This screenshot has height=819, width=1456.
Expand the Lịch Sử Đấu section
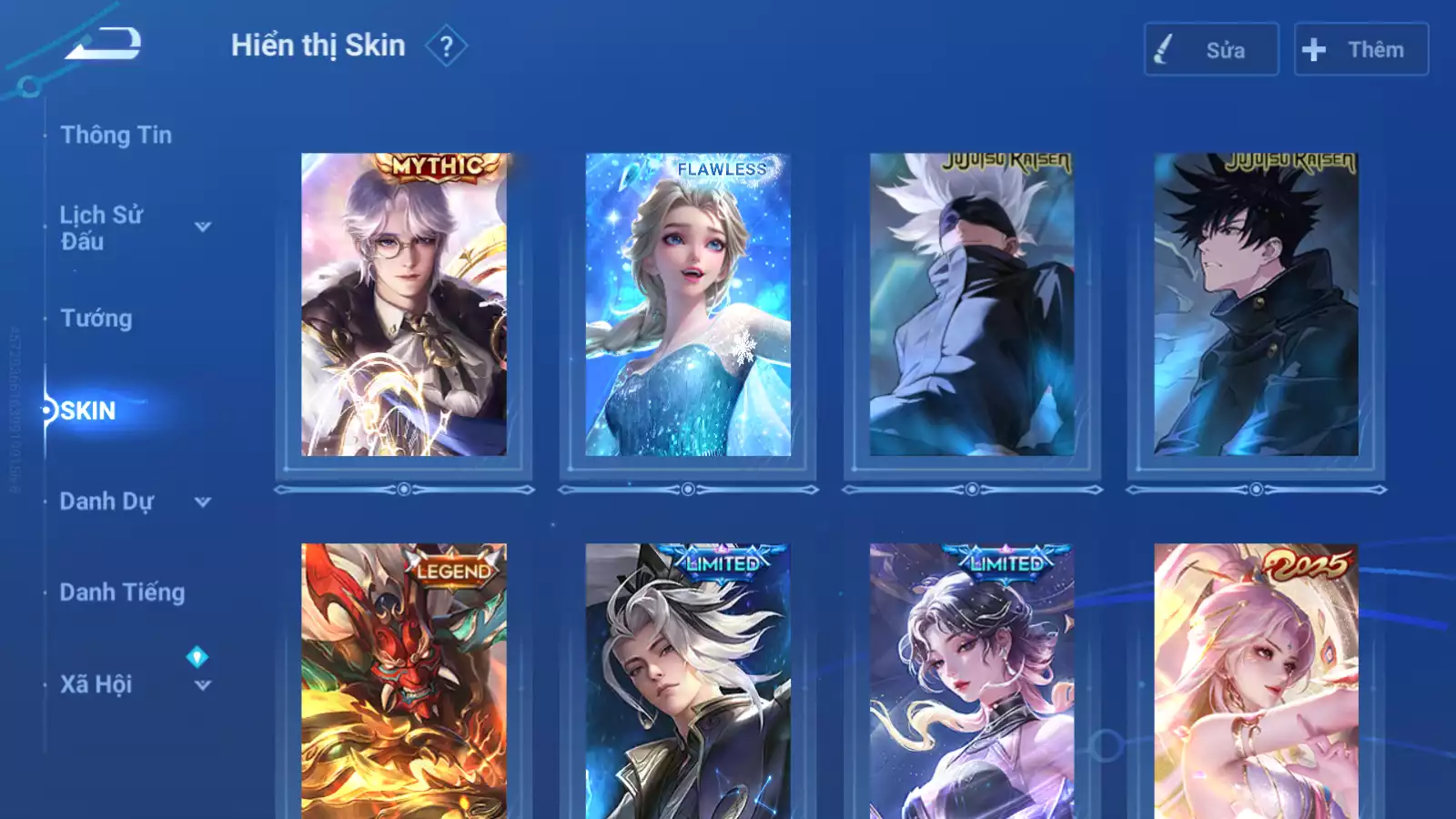tap(202, 227)
